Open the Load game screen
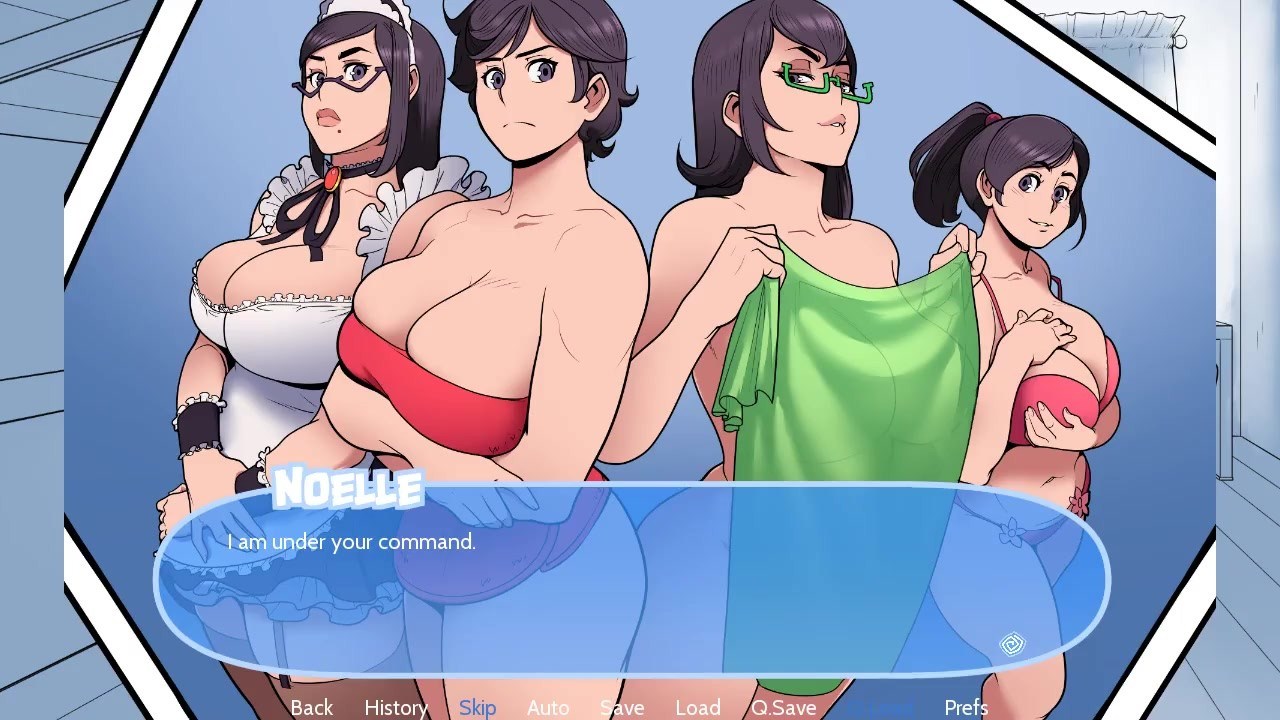Viewport: 1280px width, 720px height. pyautogui.click(x=698, y=707)
